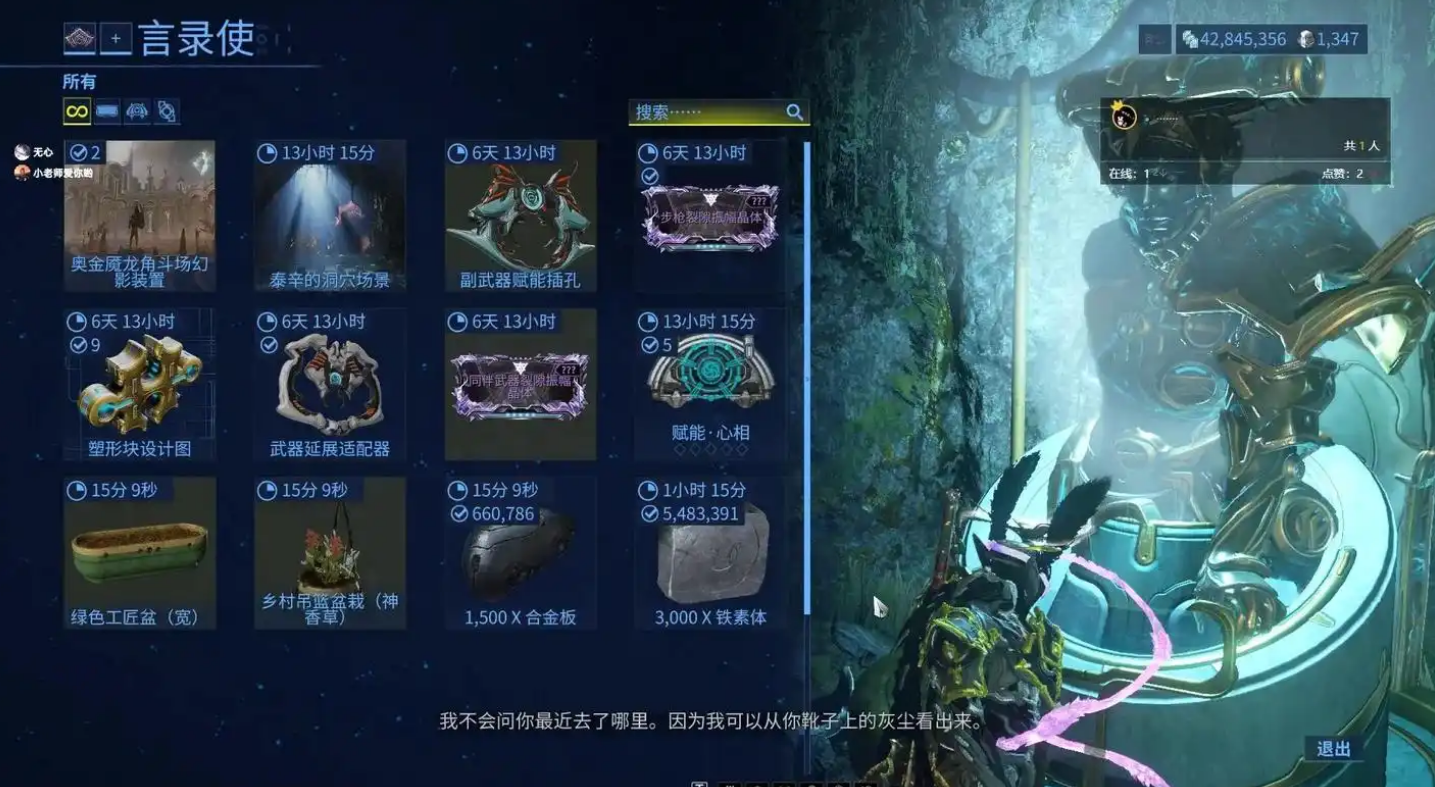Select the 绿色工匠盆（宽） decoration
This screenshot has height=787, width=1435.
pos(139,553)
